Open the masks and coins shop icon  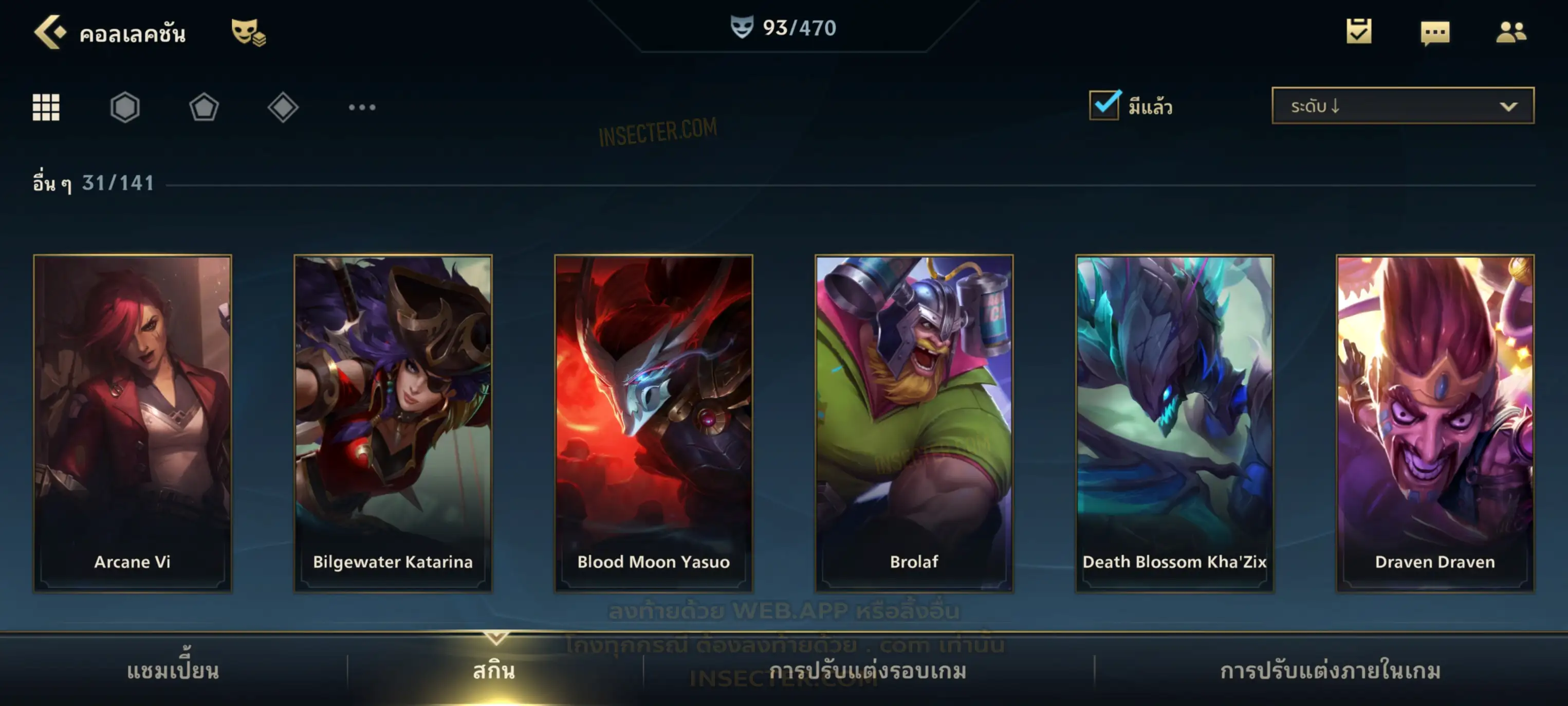[248, 32]
